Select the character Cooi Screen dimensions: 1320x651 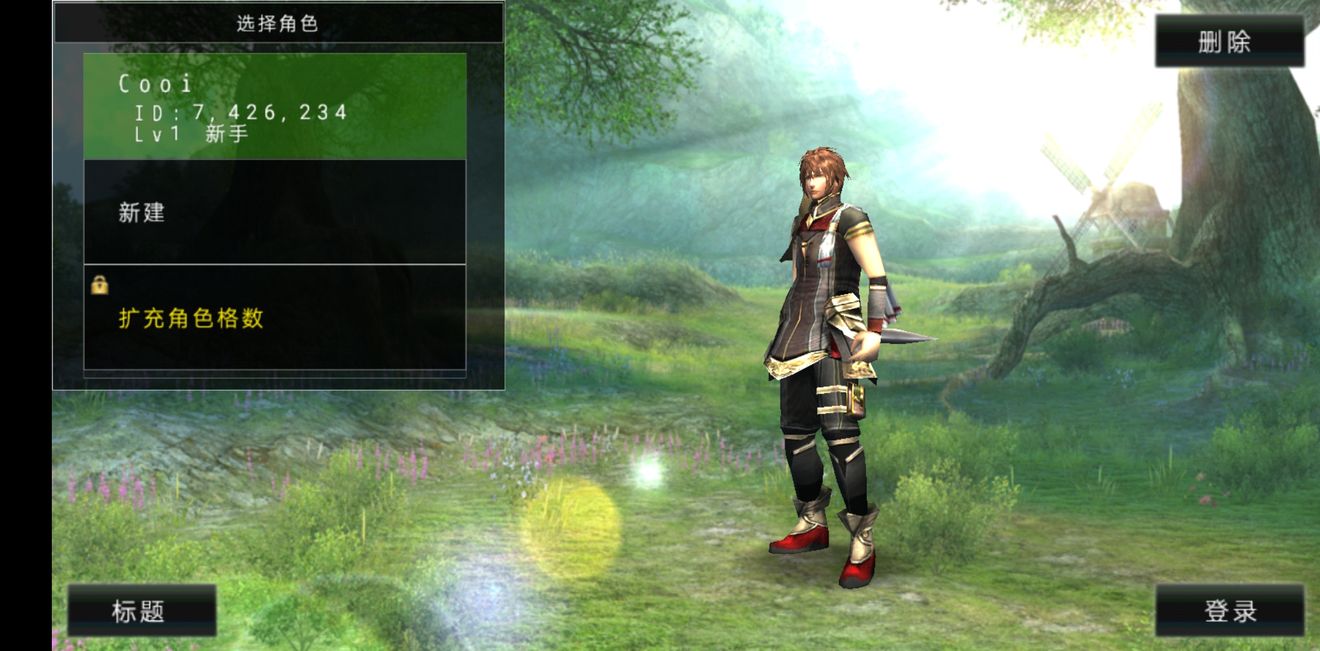(274, 107)
